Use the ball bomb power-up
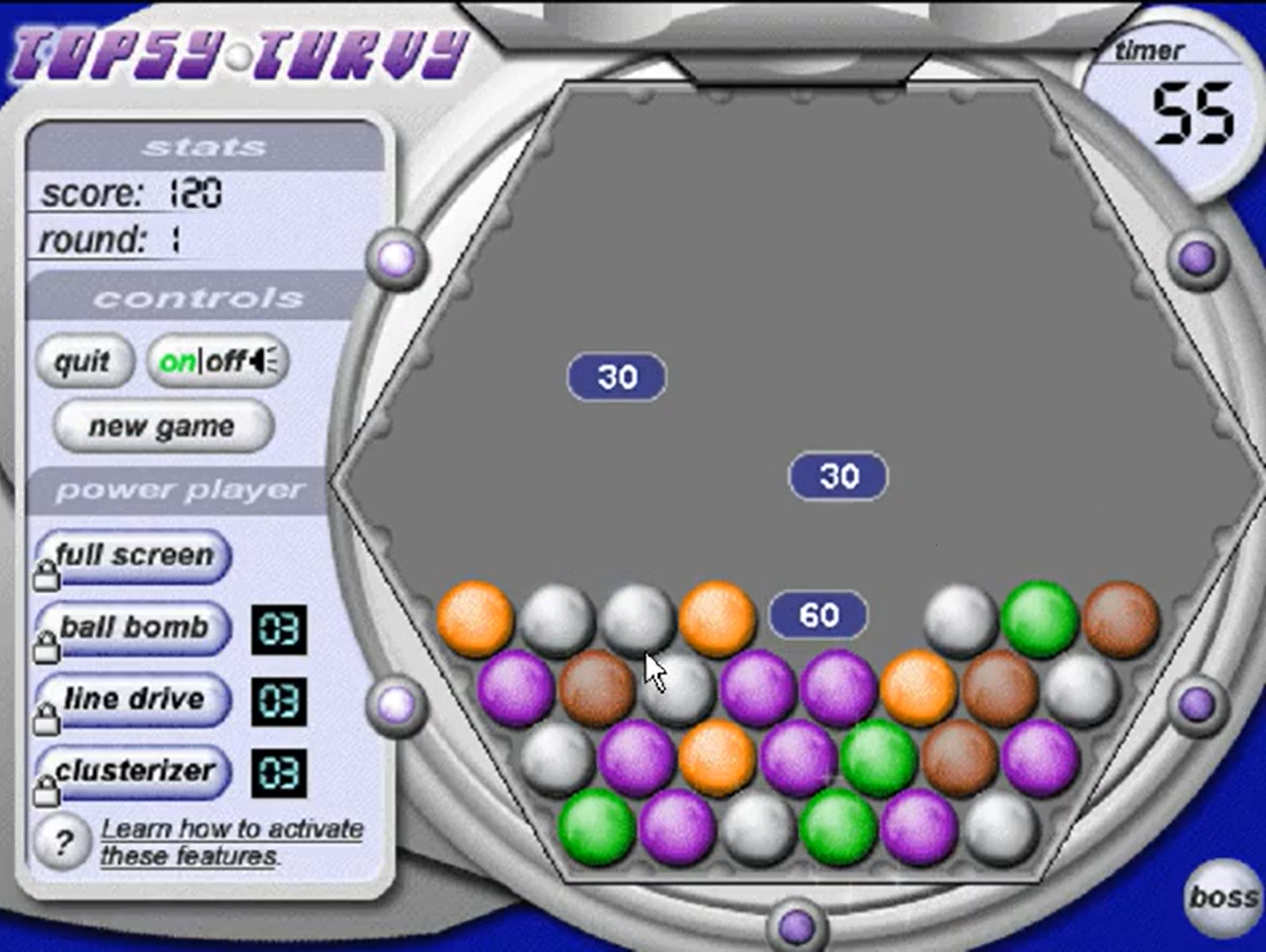This screenshot has height=952, width=1266. [x=134, y=628]
